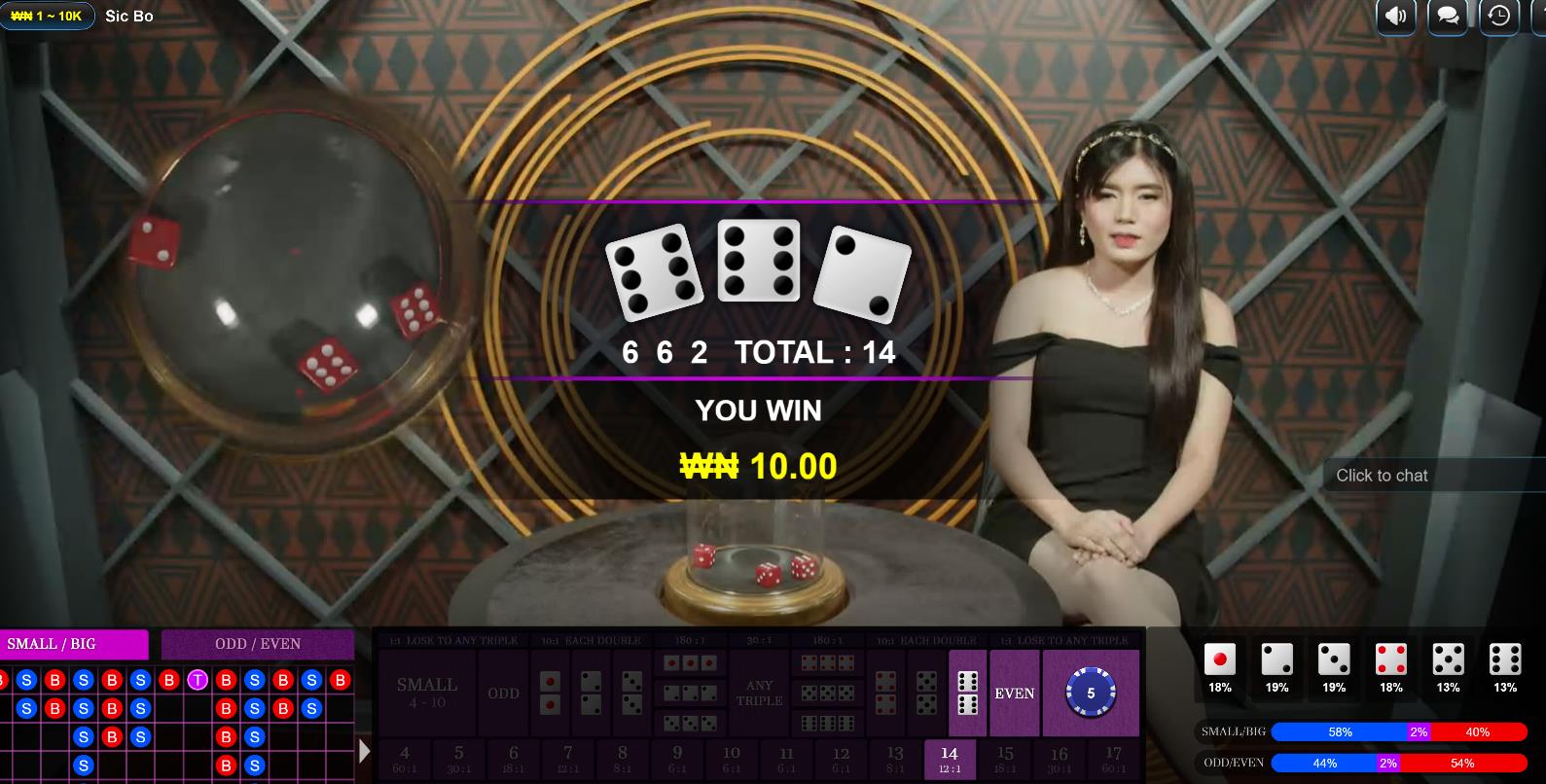Image resolution: width=1546 pixels, height=784 pixels.
Task: Place a bet on ODD
Action: point(503,693)
